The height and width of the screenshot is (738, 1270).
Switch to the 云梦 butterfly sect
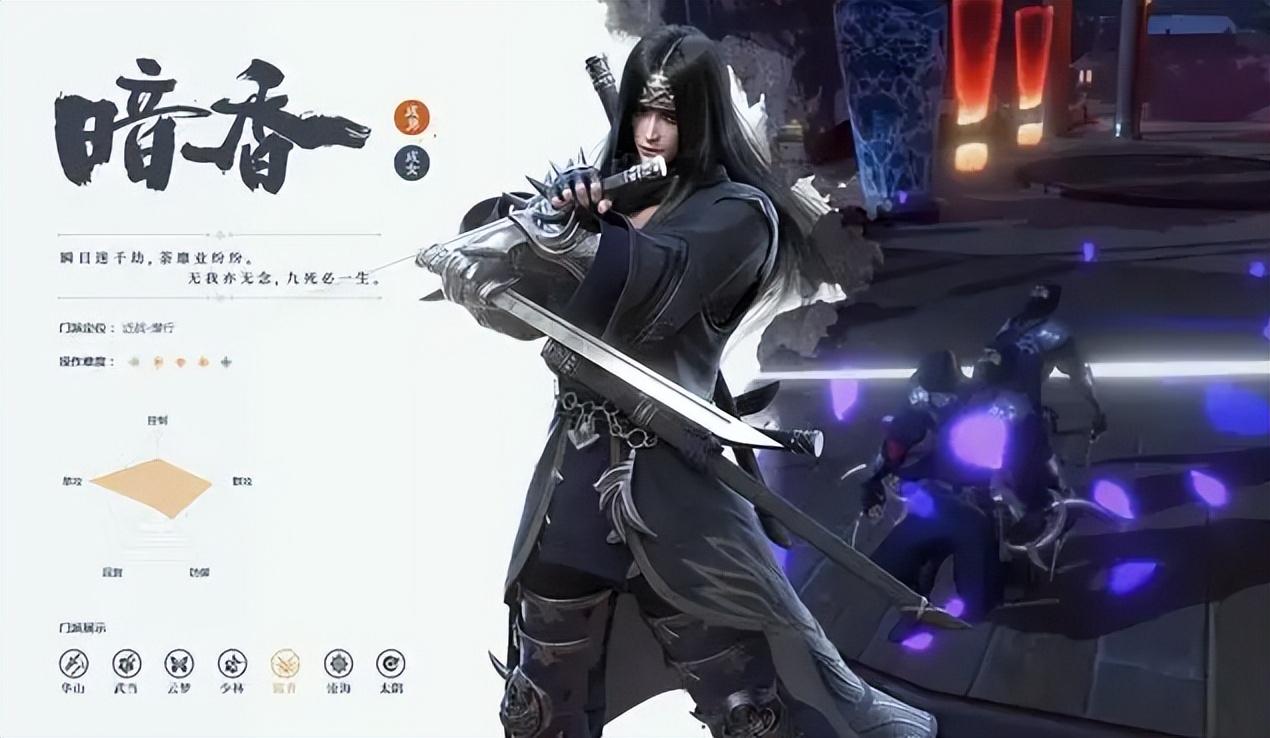(x=180, y=663)
